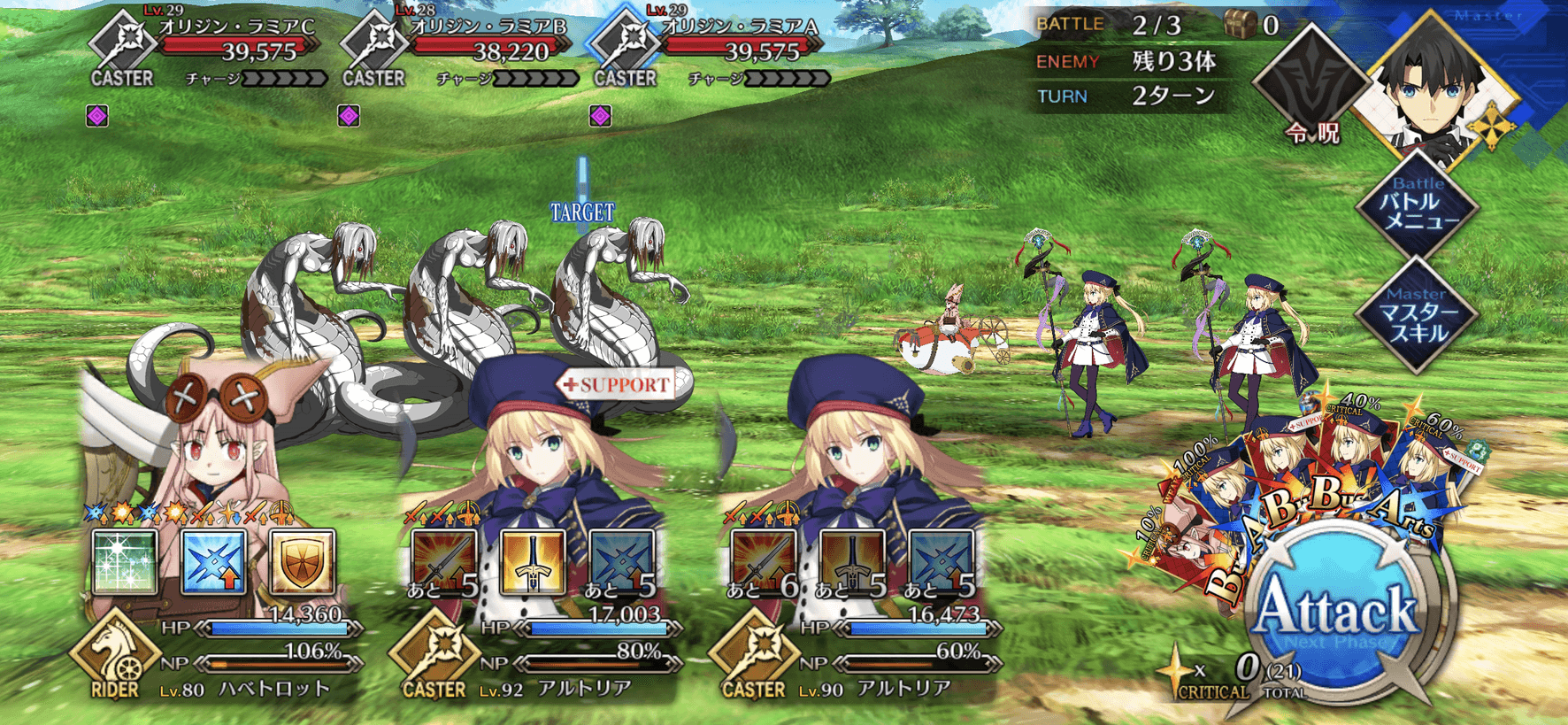This screenshot has width=1568, height=725.
Task: Inspect Lamia C's purple status icon
Action: [x=97, y=116]
